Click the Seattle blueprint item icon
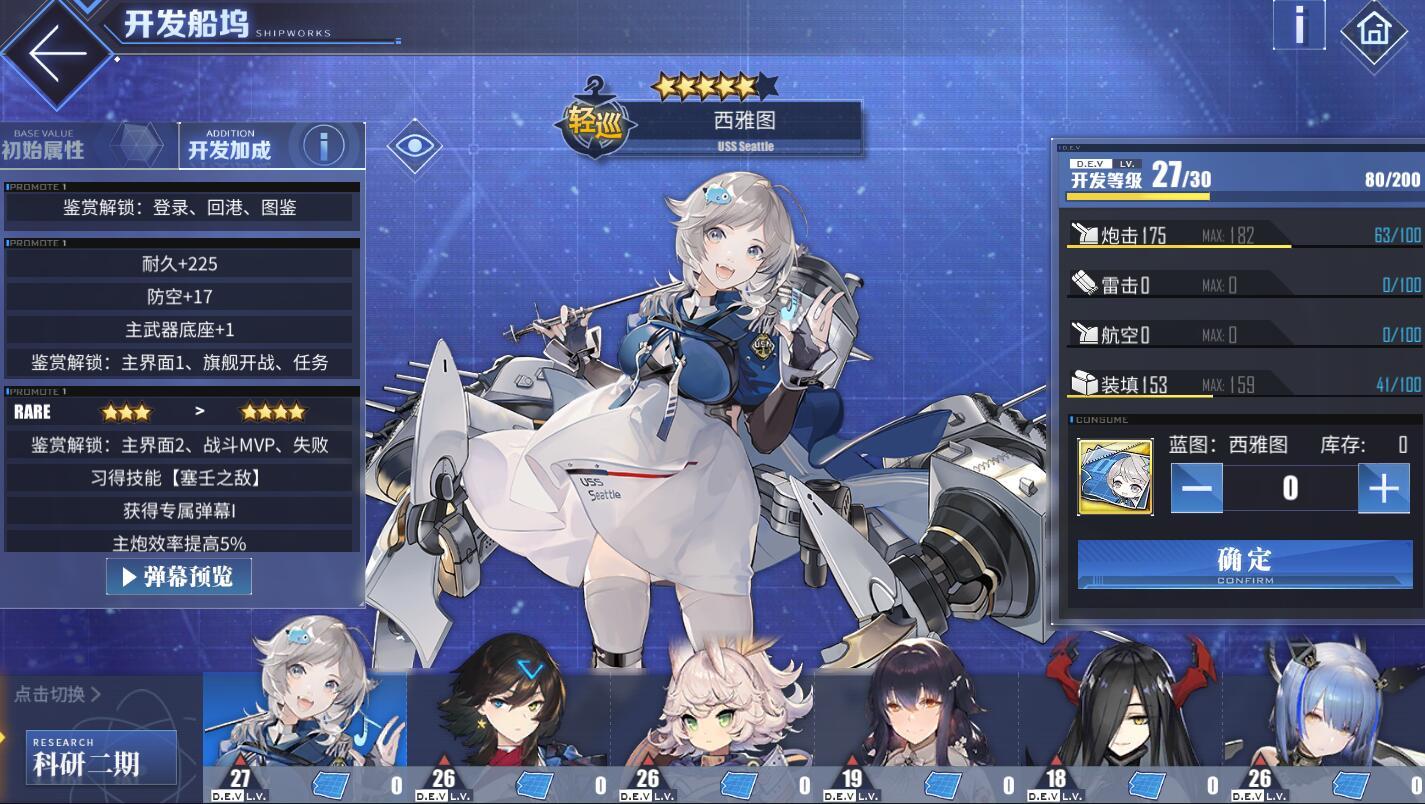The width and height of the screenshot is (1425, 804). [1115, 476]
